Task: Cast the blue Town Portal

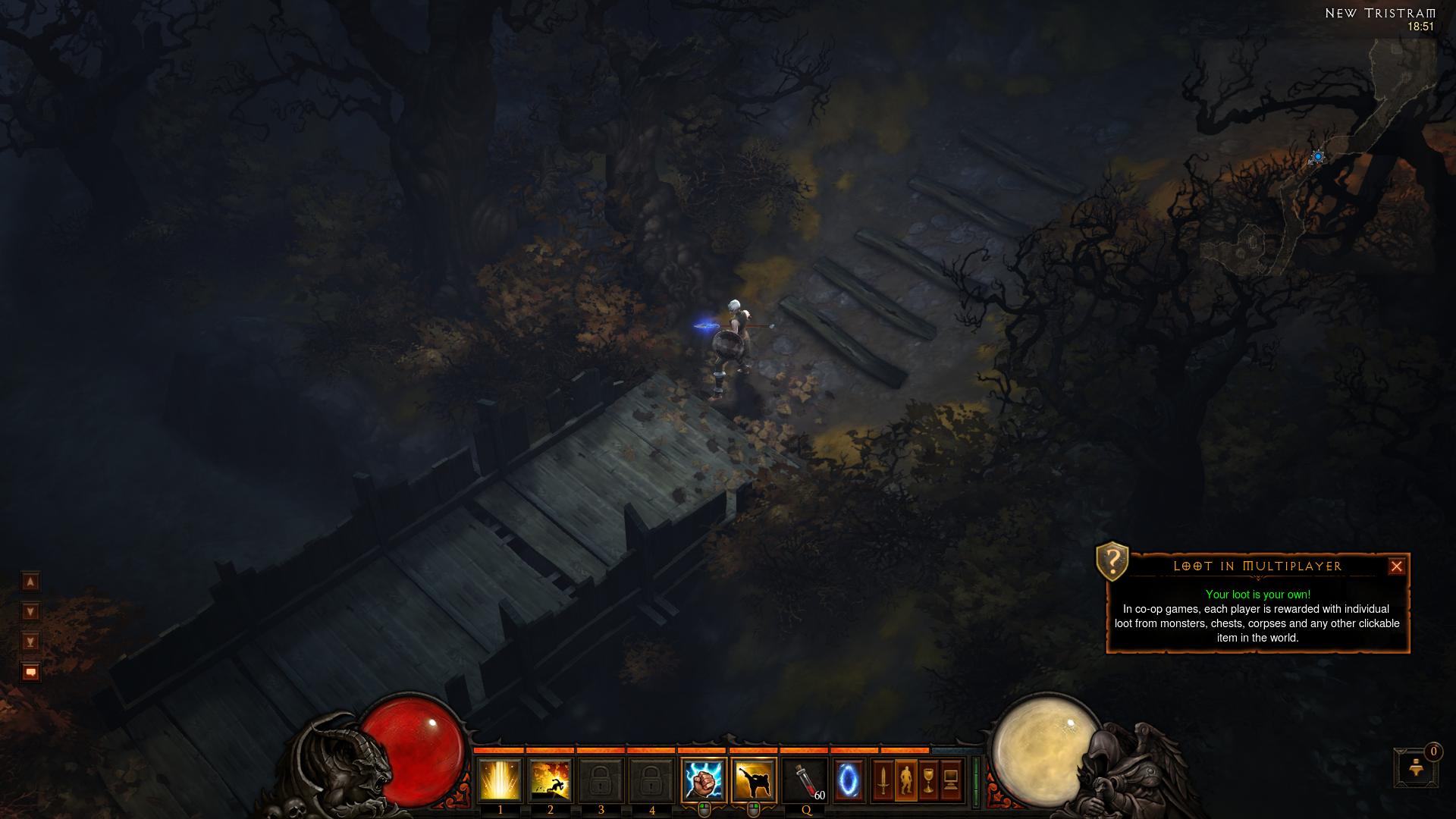Action: (x=849, y=780)
